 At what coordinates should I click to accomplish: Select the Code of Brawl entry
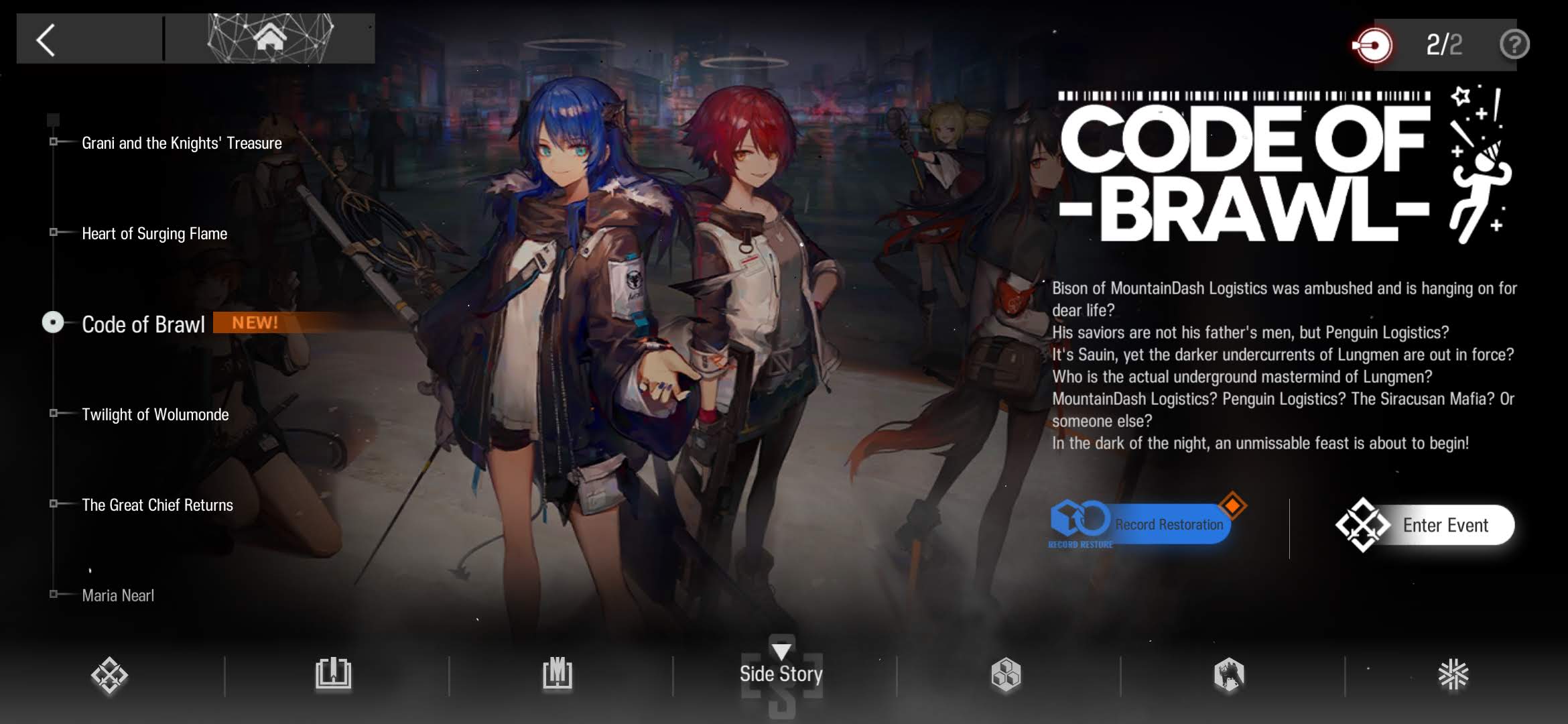point(143,324)
